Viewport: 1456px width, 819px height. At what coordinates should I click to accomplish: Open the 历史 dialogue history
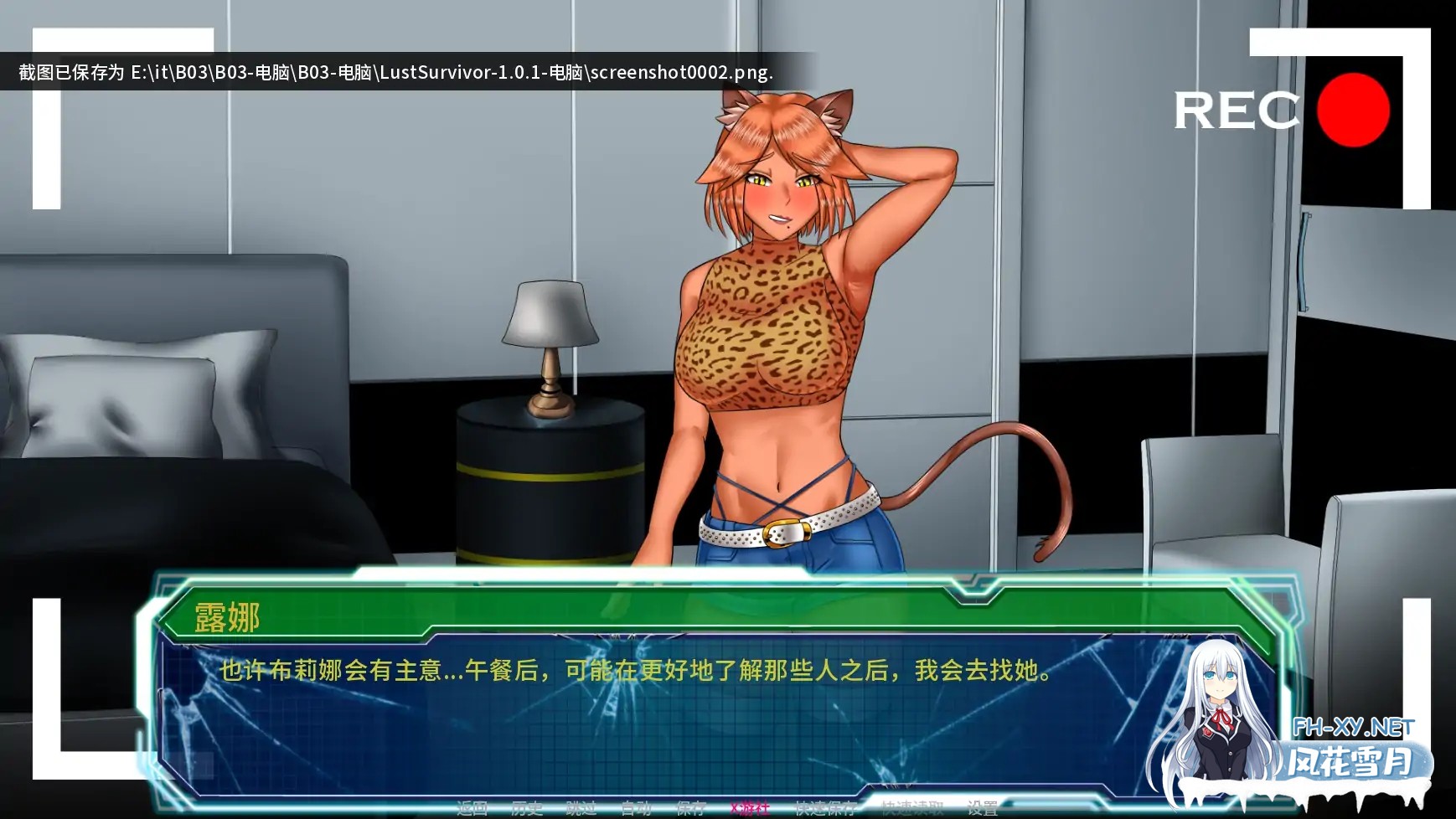coord(528,806)
